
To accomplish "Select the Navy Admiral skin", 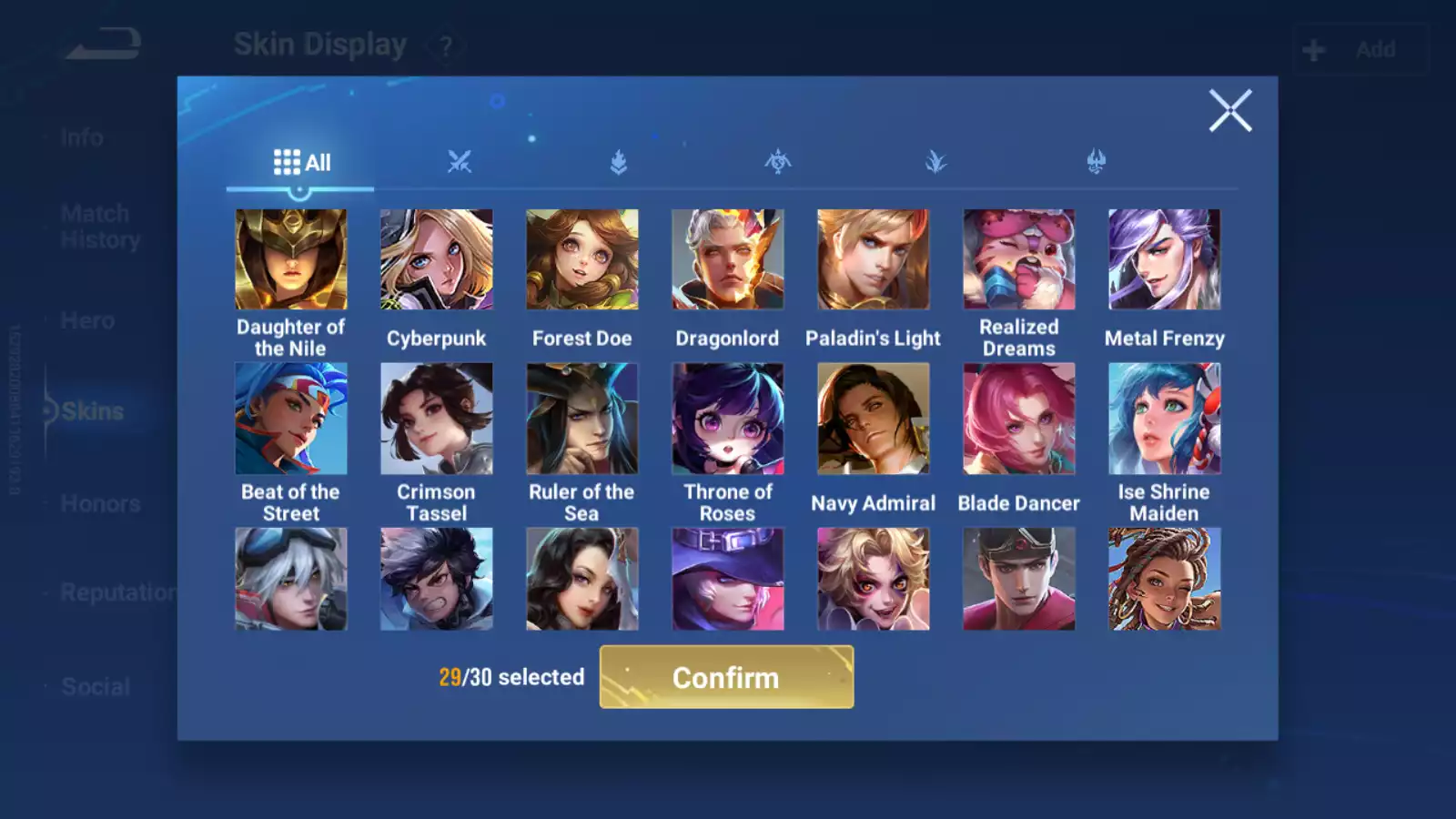I will 874,419.
